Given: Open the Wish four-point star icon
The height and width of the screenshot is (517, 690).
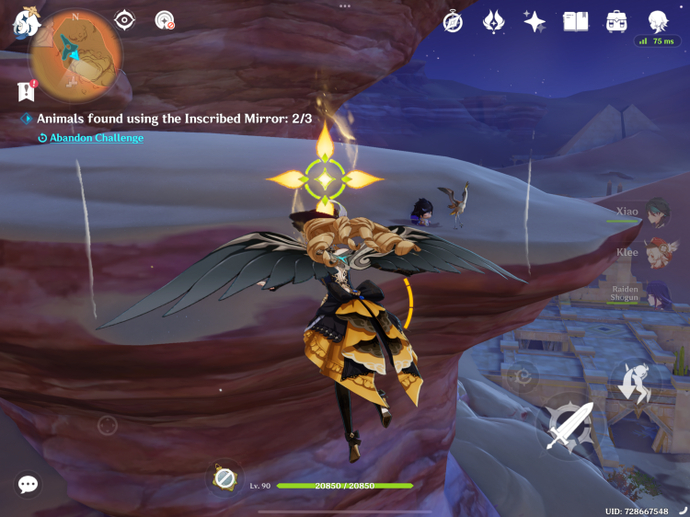Looking at the screenshot, I should pyautogui.click(x=534, y=21).
